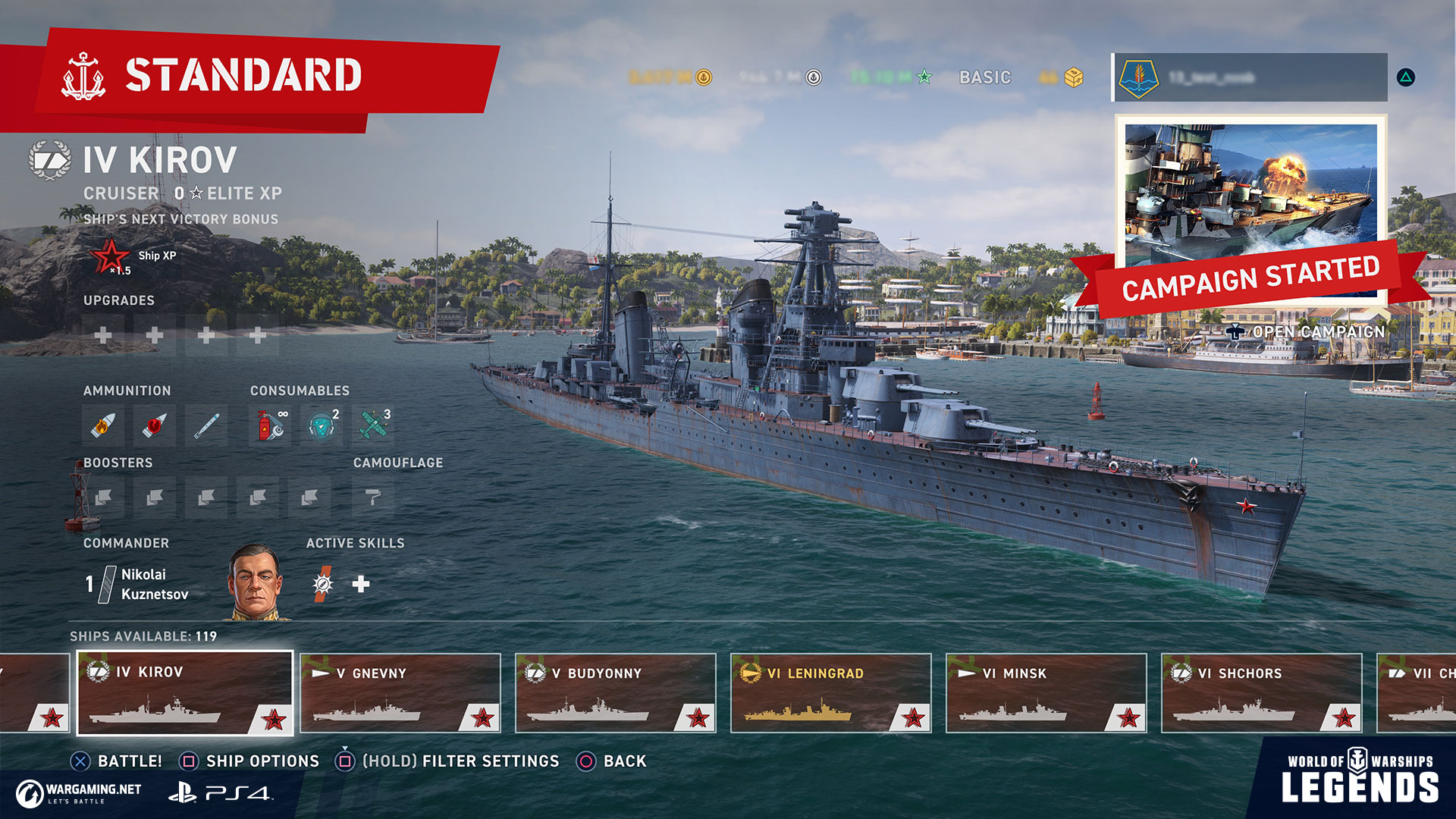Open the crates counter icon
The width and height of the screenshot is (1456, 819).
[x=1073, y=77]
